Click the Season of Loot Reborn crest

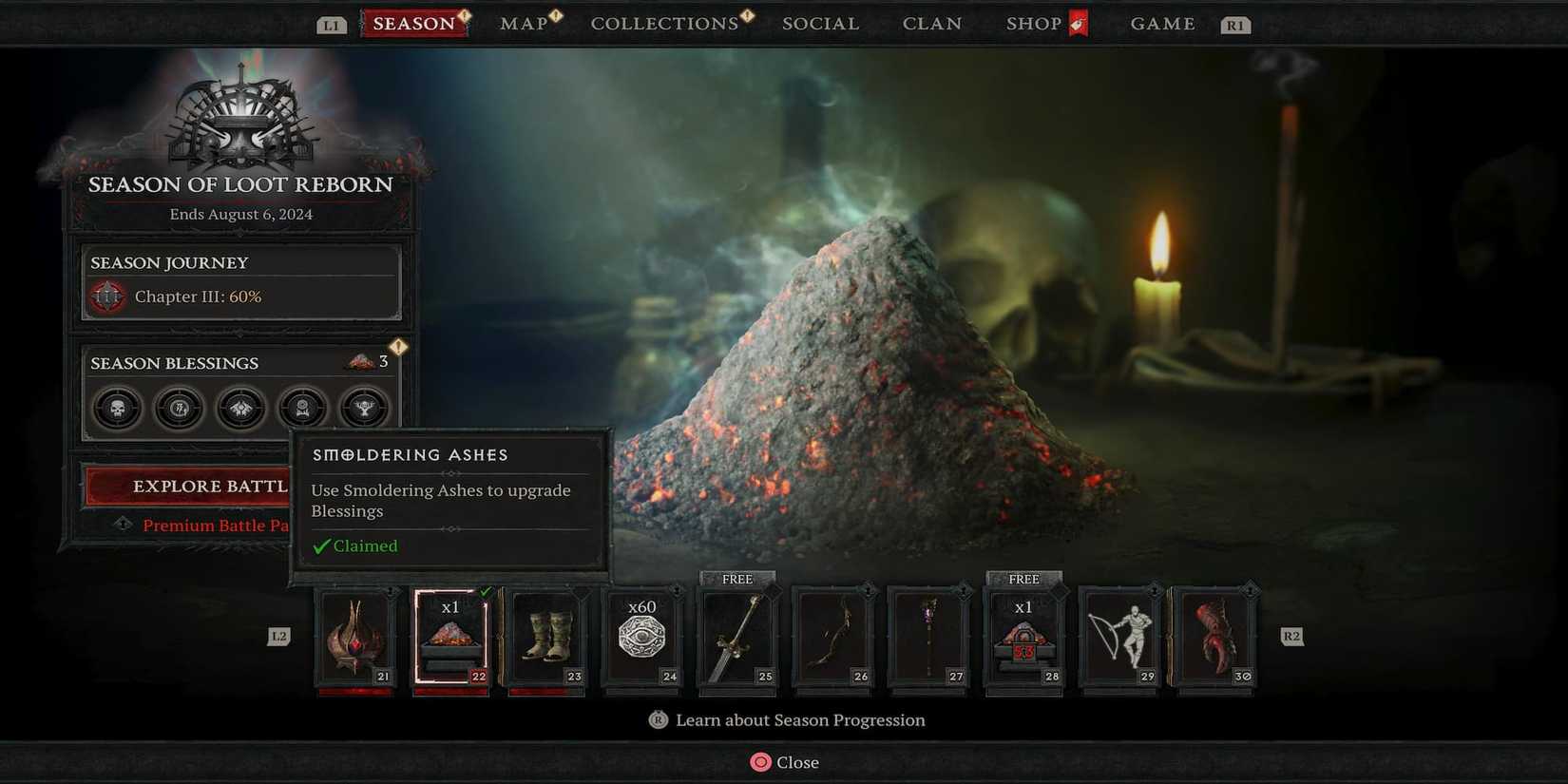pos(240,124)
